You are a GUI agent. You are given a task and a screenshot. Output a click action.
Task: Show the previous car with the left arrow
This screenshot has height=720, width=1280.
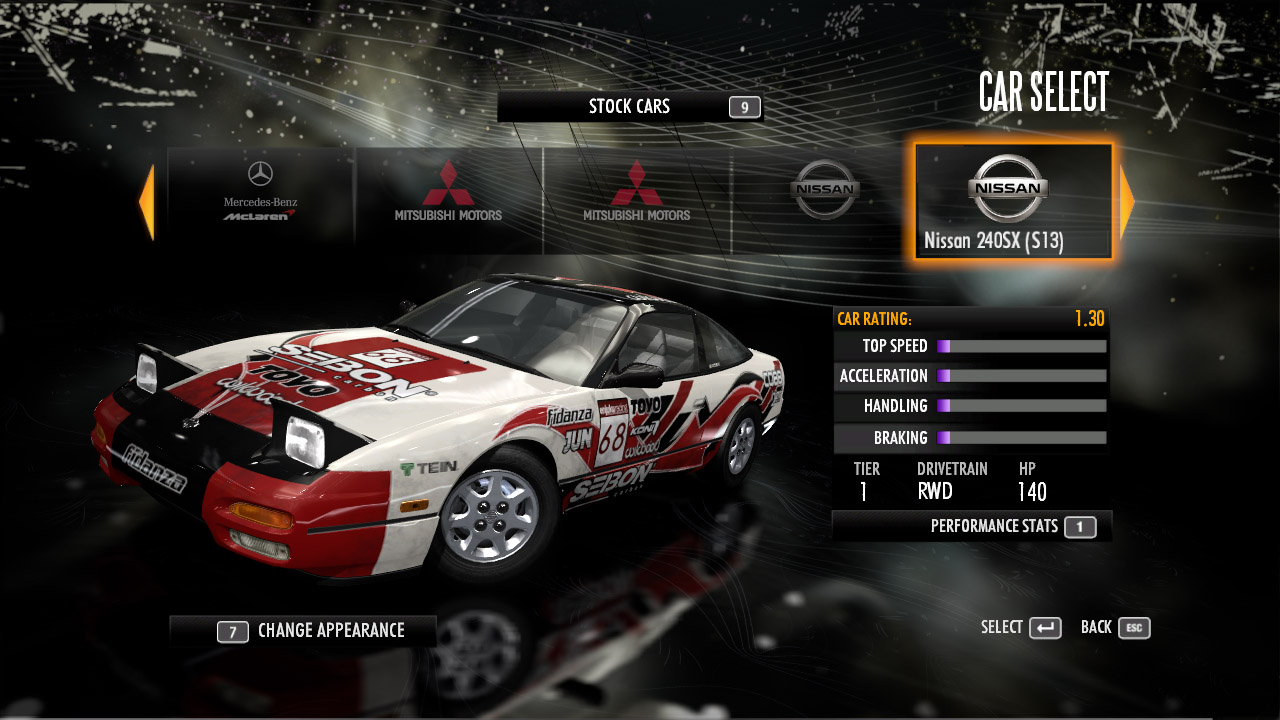pyautogui.click(x=146, y=203)
